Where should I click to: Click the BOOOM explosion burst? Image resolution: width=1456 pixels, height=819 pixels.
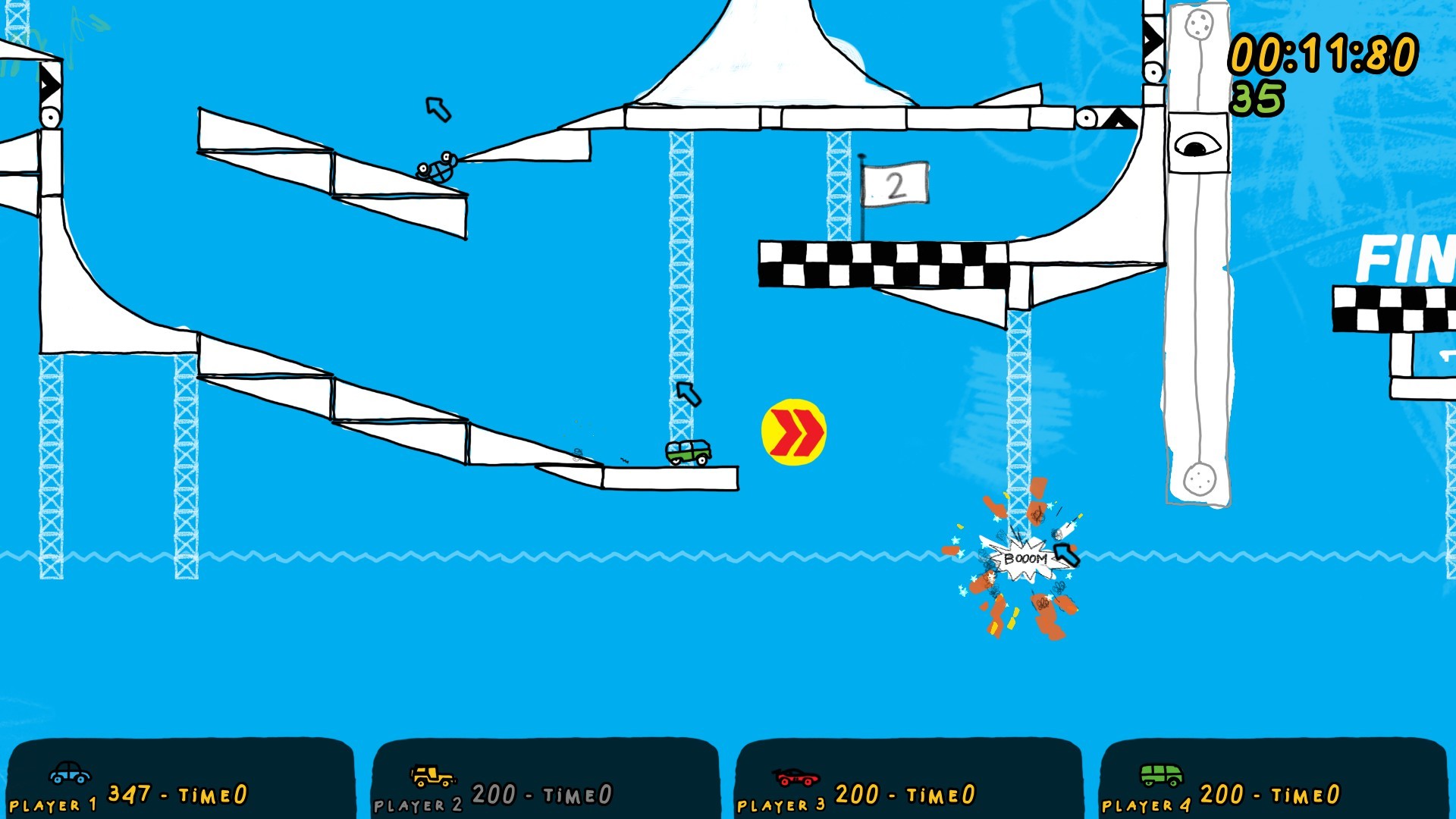point(1025,557)
